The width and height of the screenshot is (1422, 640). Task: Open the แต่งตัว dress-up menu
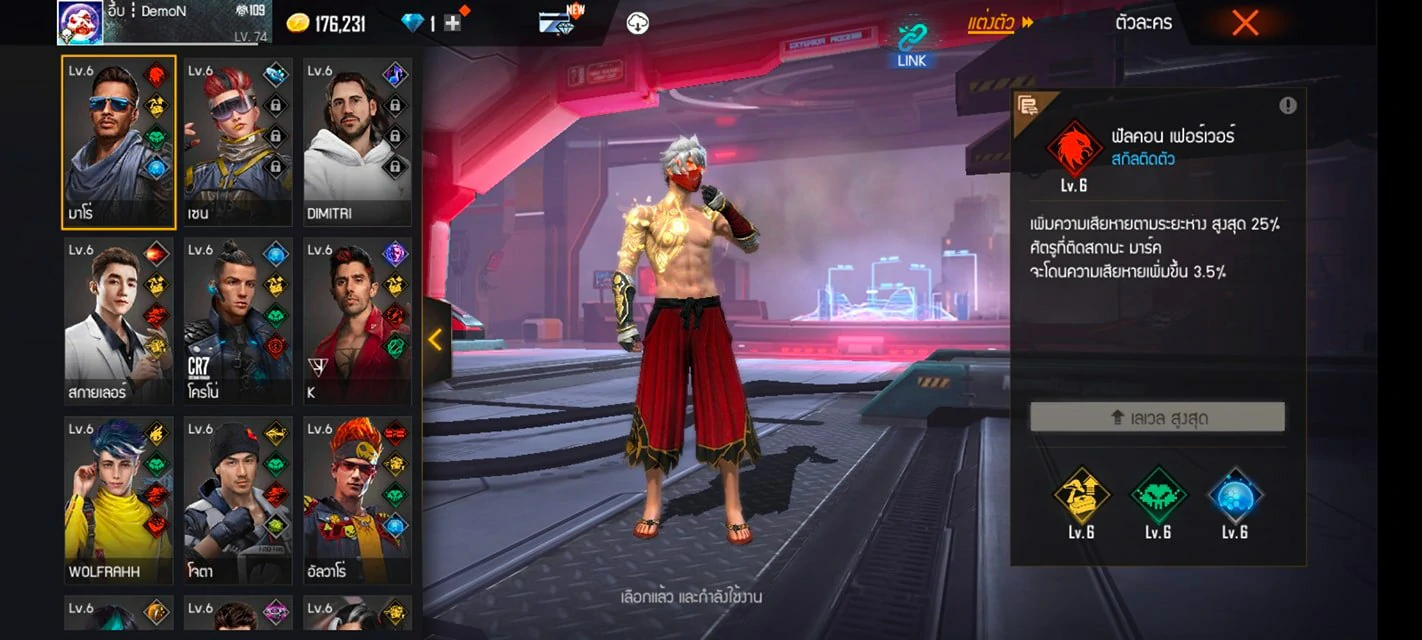999,23
